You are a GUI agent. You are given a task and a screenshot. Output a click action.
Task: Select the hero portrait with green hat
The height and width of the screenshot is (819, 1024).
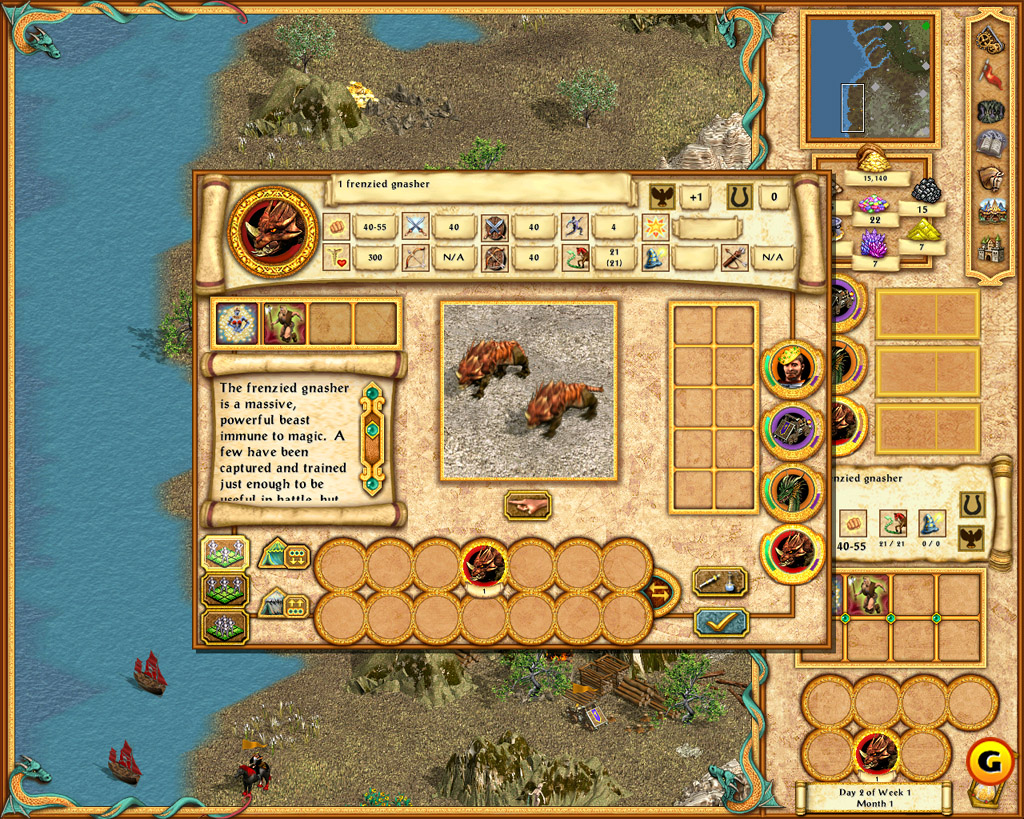793,366
